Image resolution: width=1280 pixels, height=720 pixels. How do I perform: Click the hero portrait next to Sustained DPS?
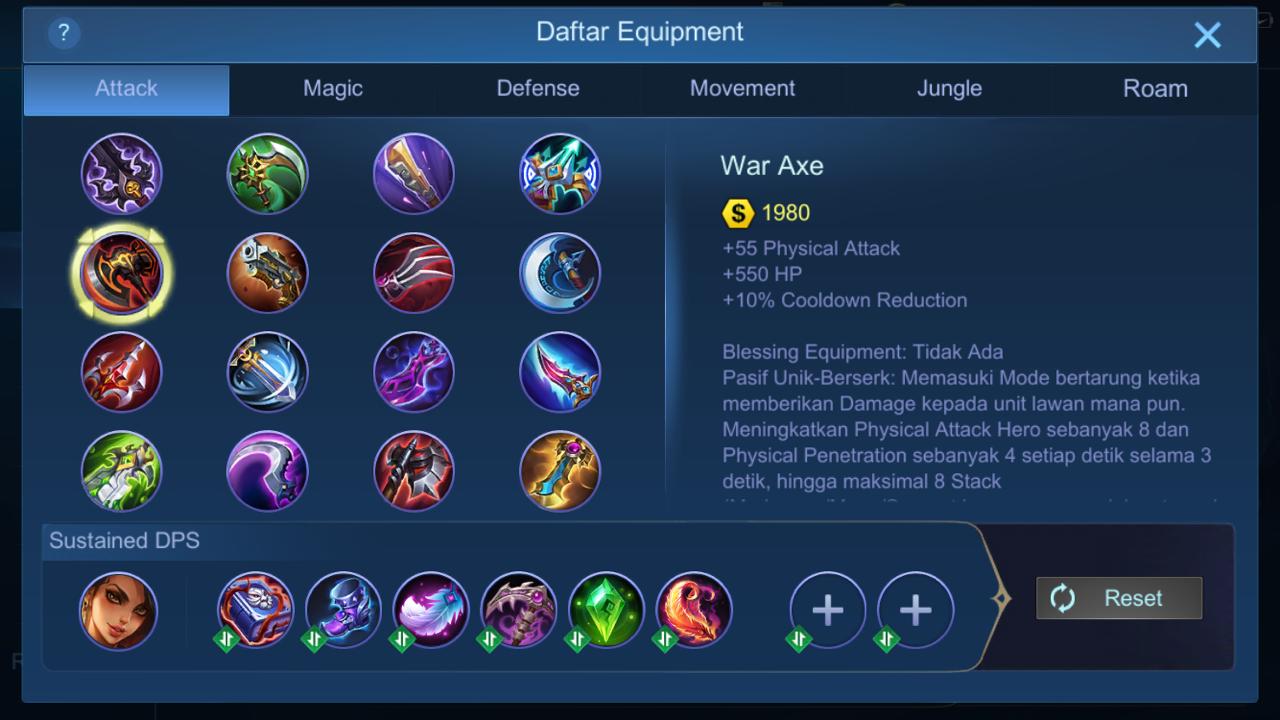120,610
